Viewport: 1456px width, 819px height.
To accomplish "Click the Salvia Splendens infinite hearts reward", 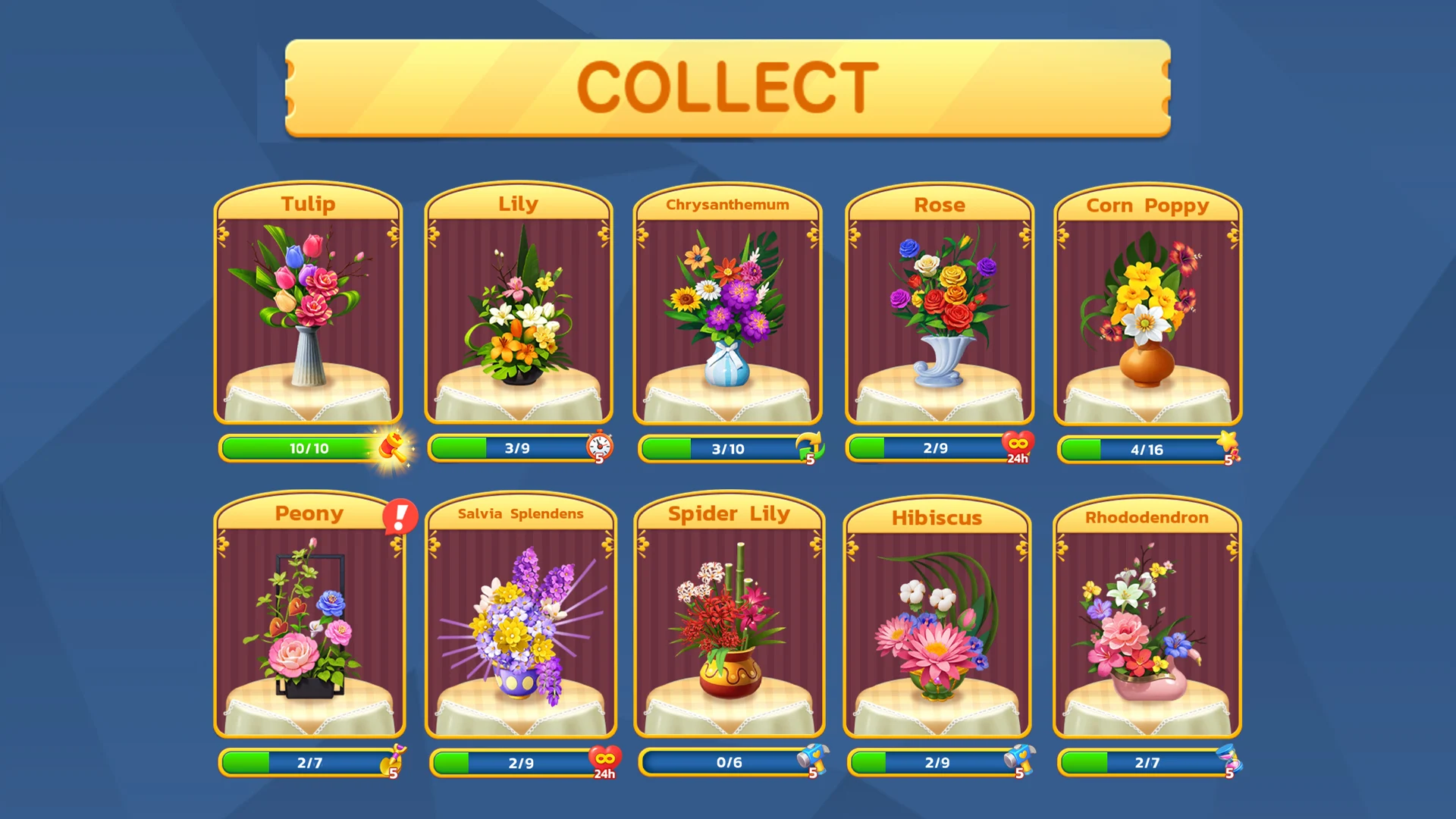I will [604, 761].
